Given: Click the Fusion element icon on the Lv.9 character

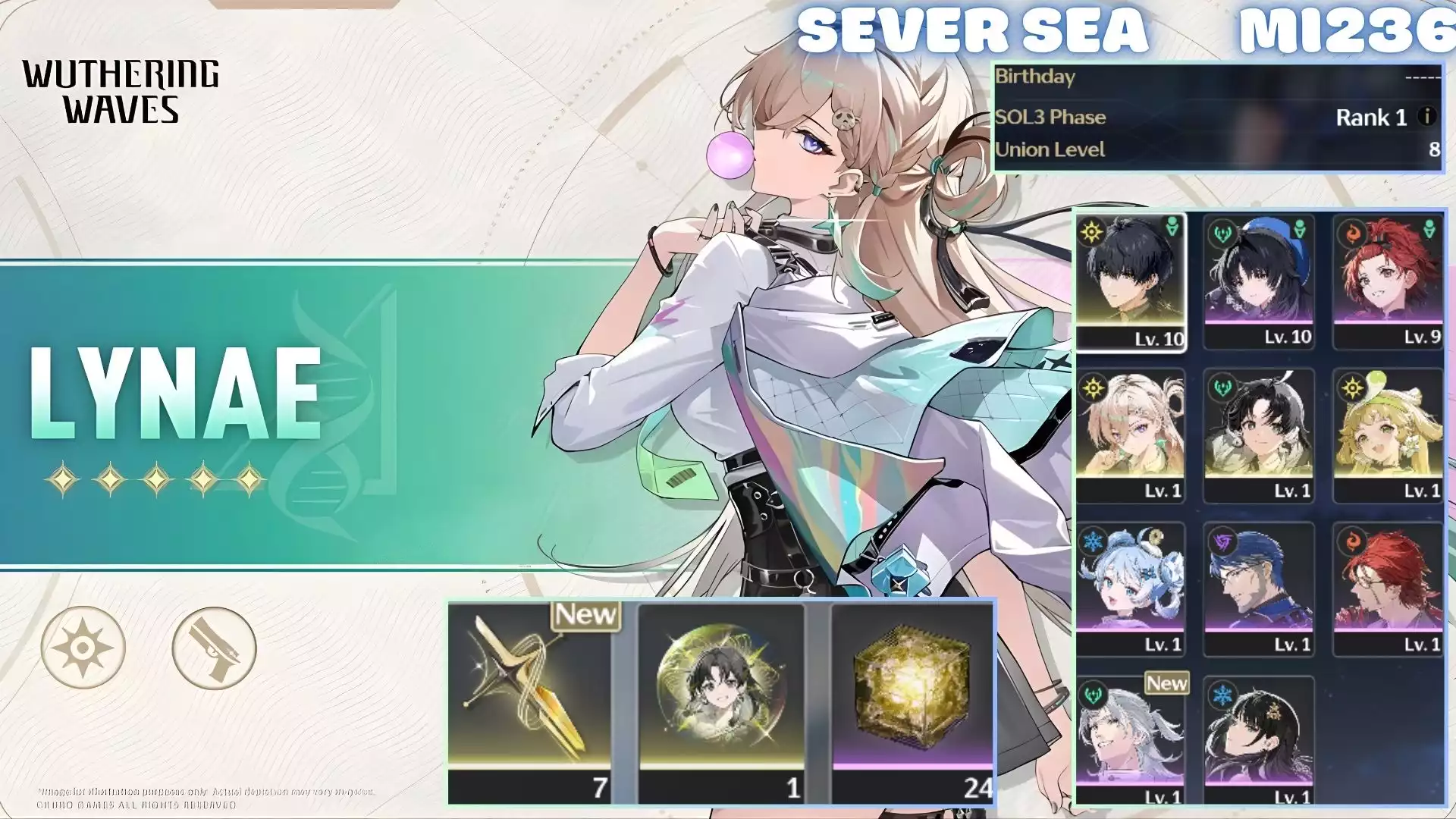Looking at the screenshot, I should coord(1354,231).
